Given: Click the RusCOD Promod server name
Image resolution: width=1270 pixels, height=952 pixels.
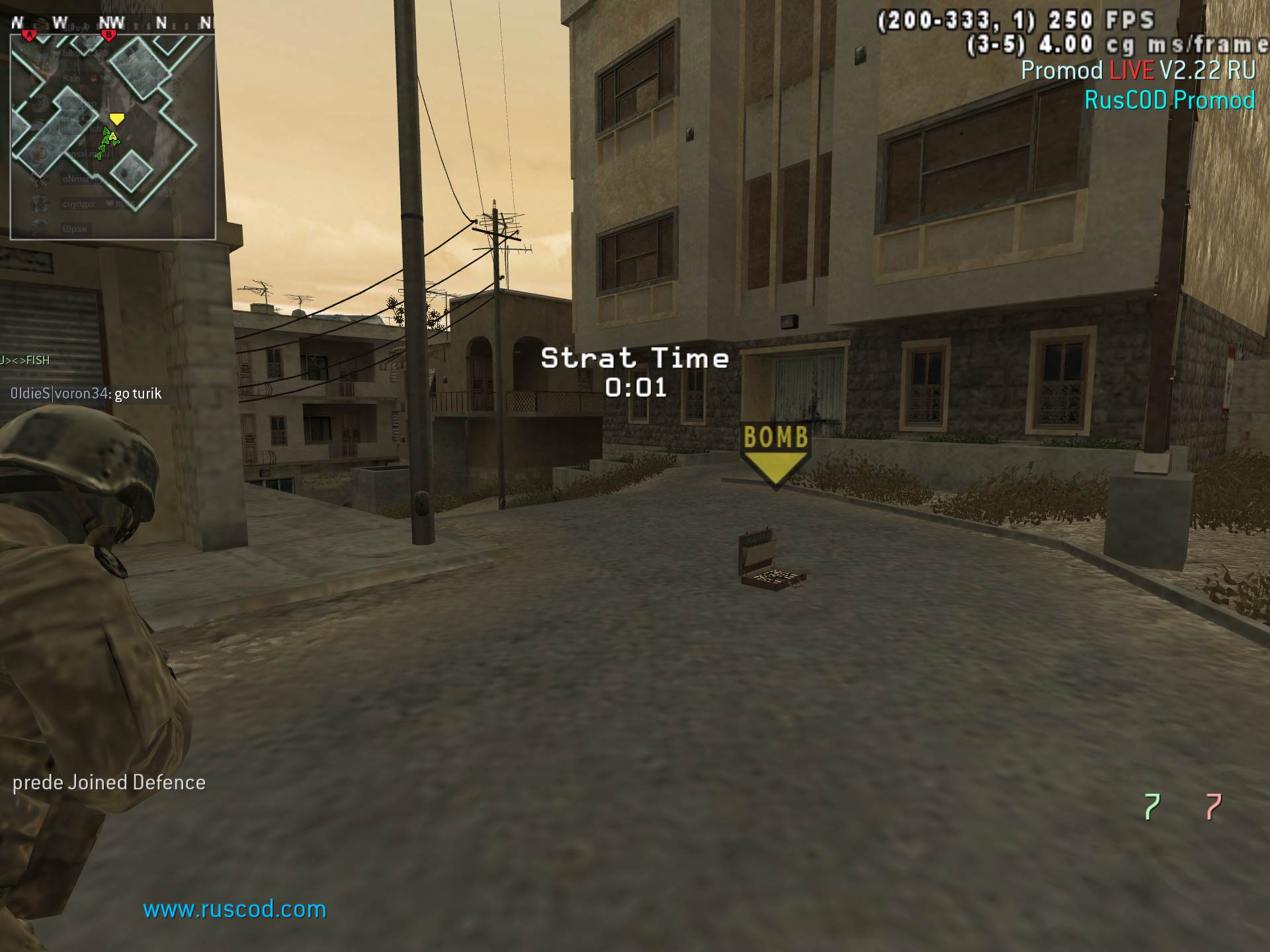Looking at the screenshot, I should pyautogui.click(x=1170, y=100).
